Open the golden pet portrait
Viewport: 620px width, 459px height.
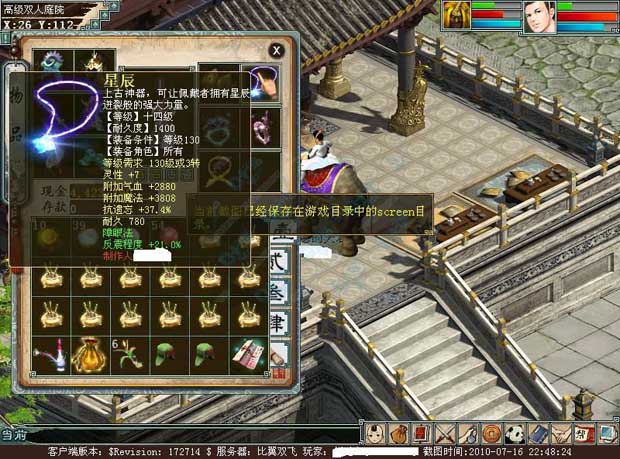457,17
